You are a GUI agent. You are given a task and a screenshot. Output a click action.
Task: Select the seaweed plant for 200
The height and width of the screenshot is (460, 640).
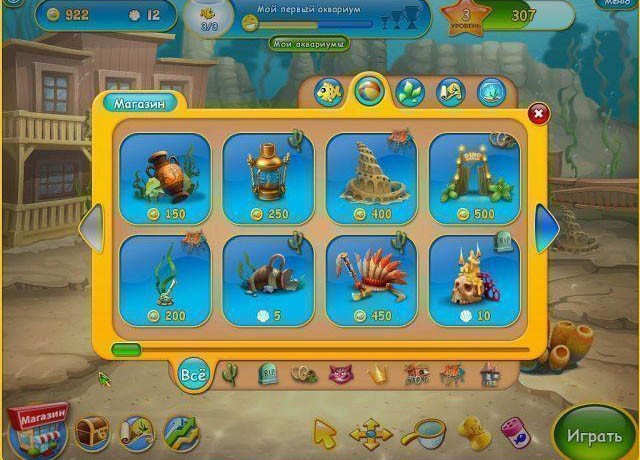pyautogui.click(x=165, y=280)
